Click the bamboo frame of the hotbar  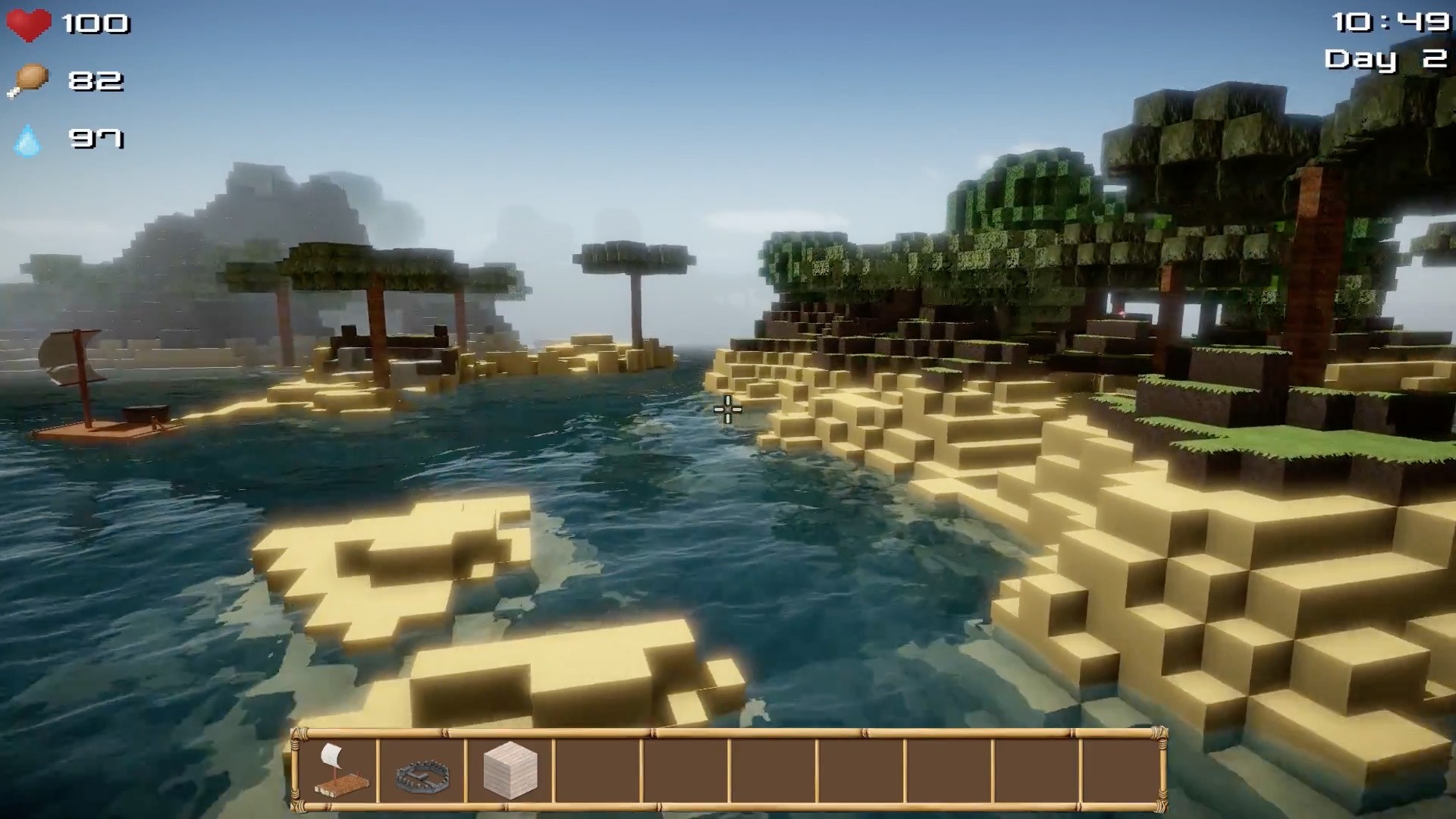pyautogui.click(x=728, y=732)
